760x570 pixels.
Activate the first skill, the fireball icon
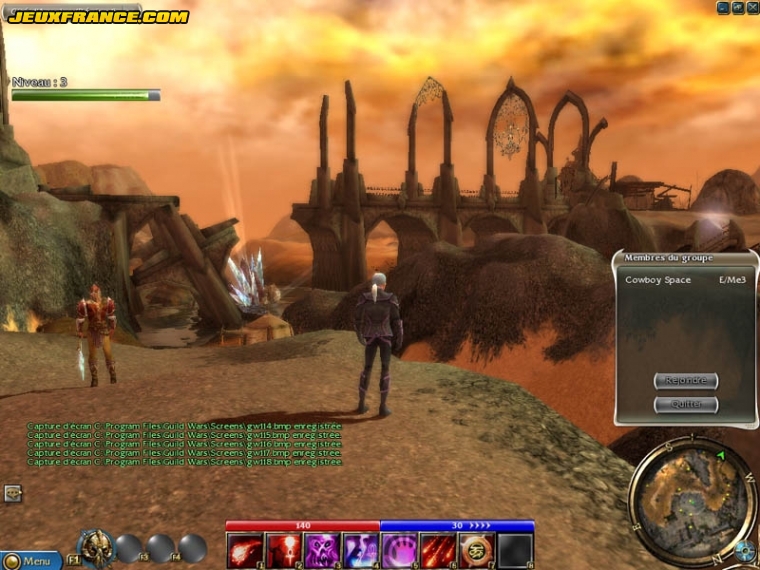point(245,550)
